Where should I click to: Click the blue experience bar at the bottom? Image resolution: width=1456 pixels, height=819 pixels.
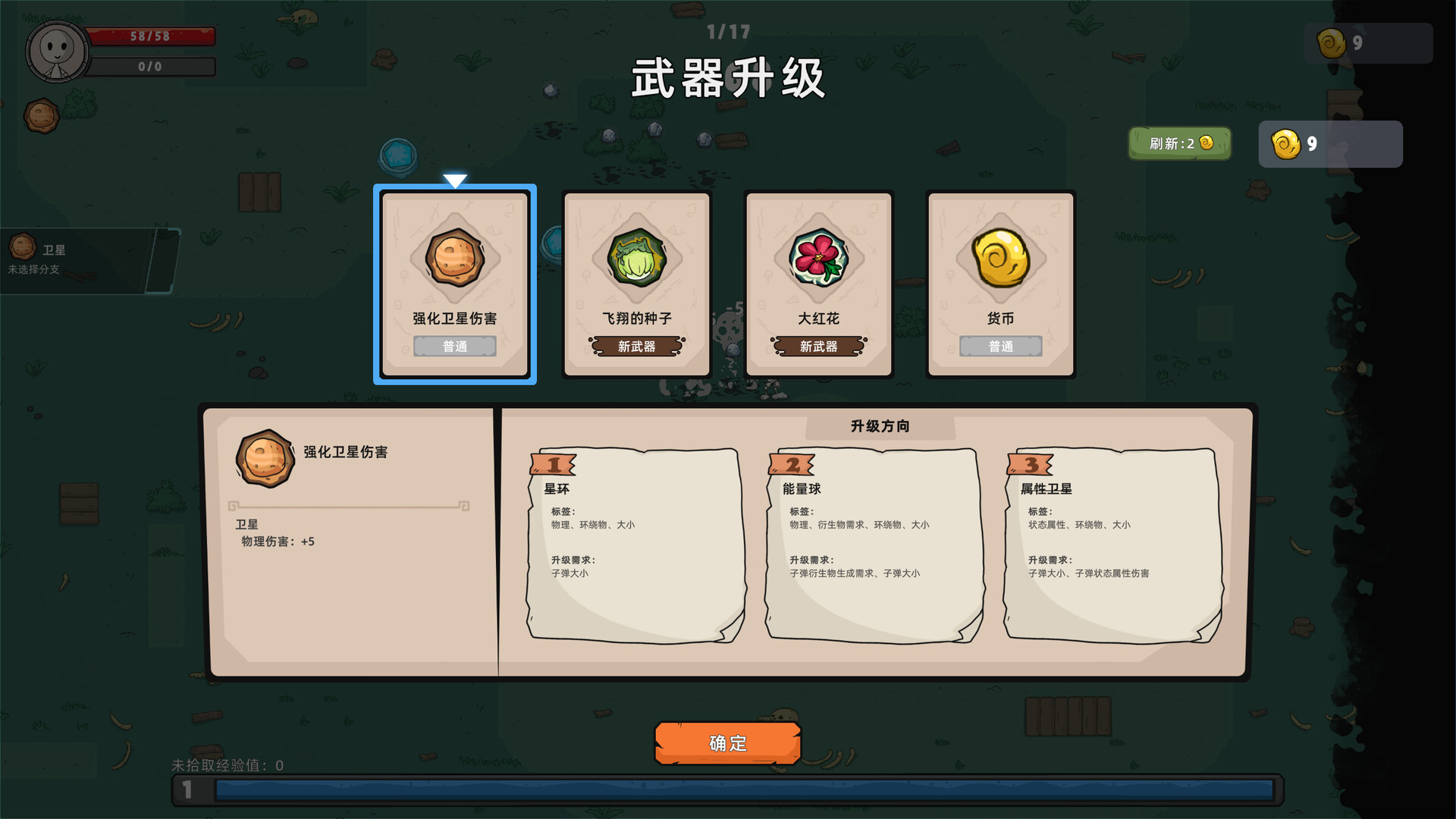tap(728, 790)
